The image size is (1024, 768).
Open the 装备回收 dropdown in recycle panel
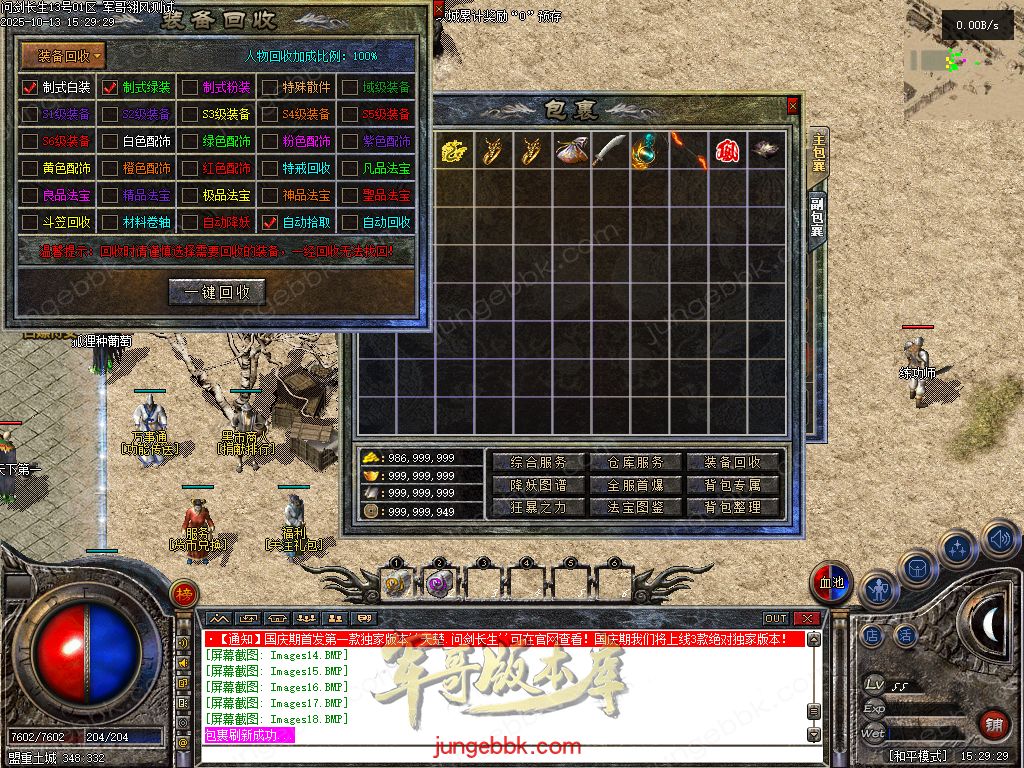(x=63, y=56)
